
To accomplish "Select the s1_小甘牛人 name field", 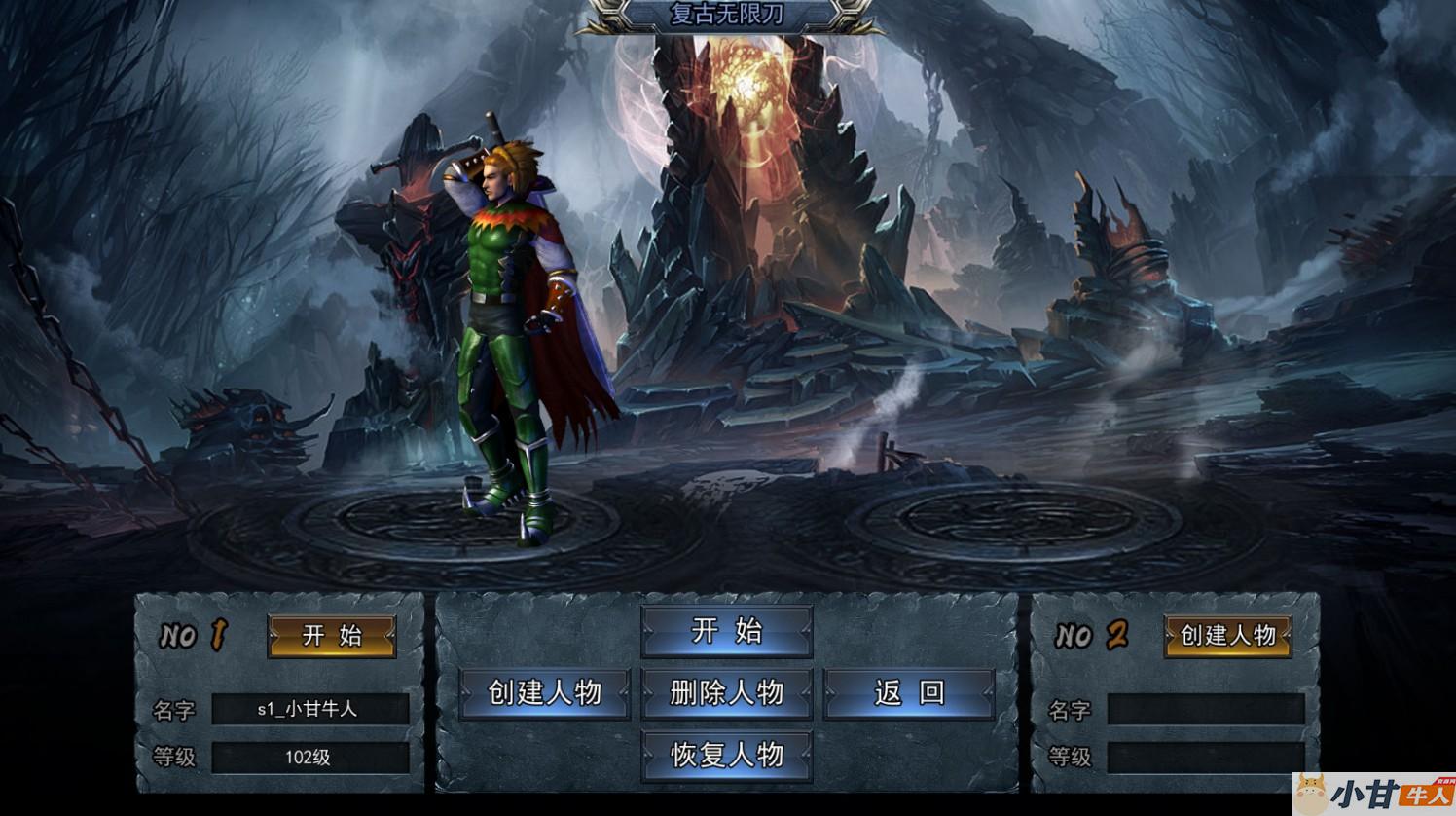I will (x=309, y=710).
